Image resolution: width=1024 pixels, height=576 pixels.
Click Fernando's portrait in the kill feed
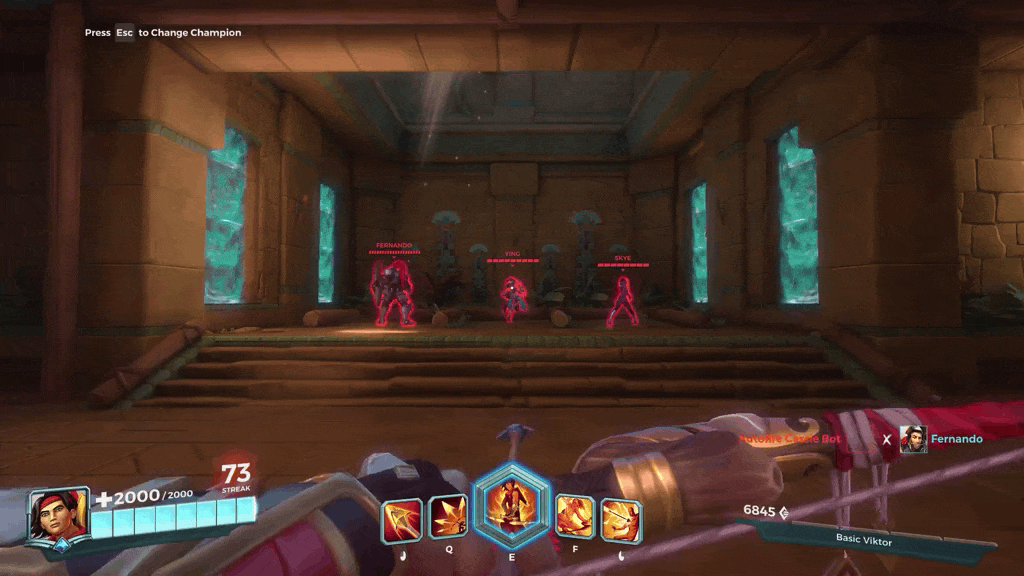[x=913, y=439]
